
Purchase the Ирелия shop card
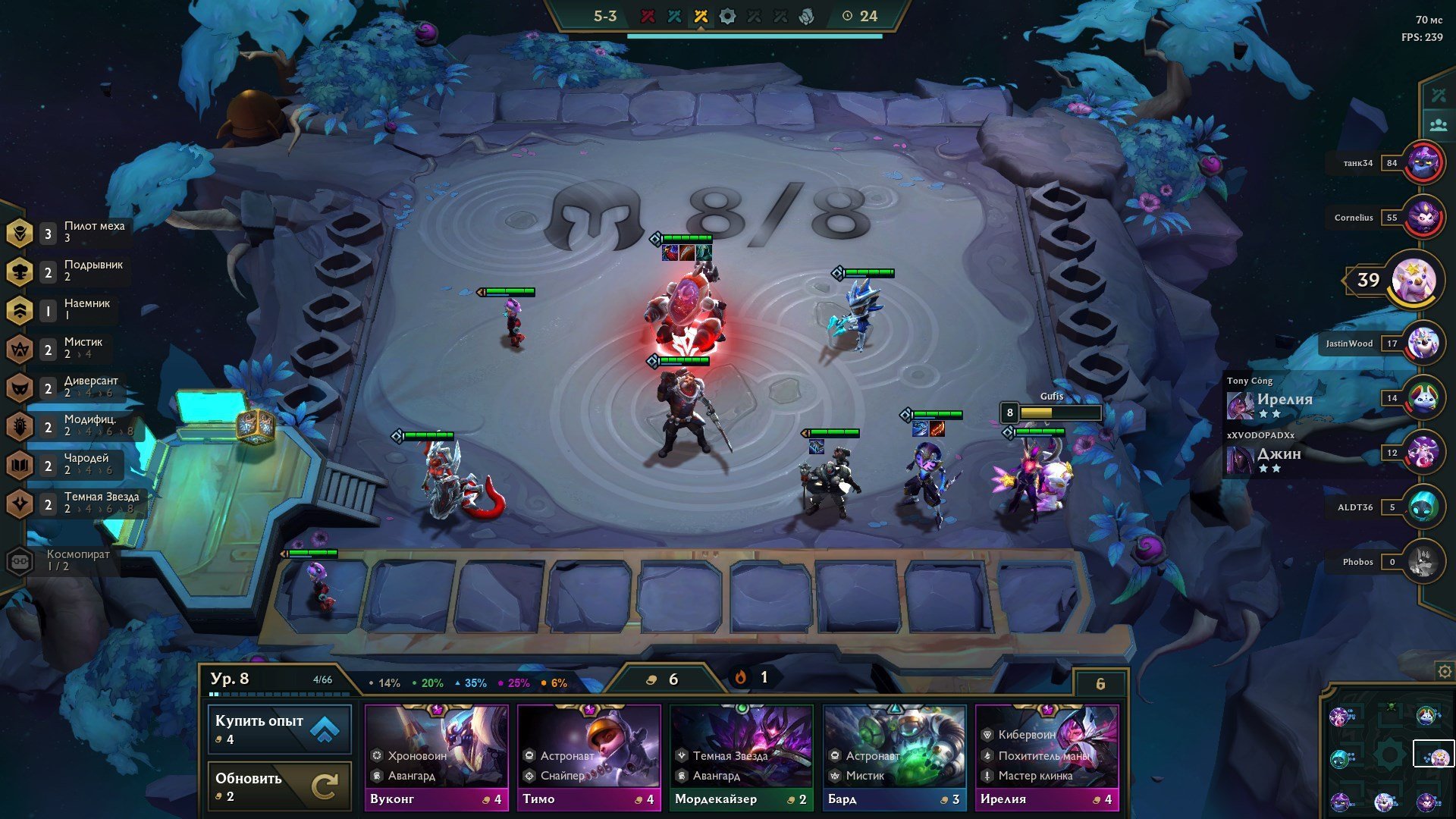click(1046, 757)
